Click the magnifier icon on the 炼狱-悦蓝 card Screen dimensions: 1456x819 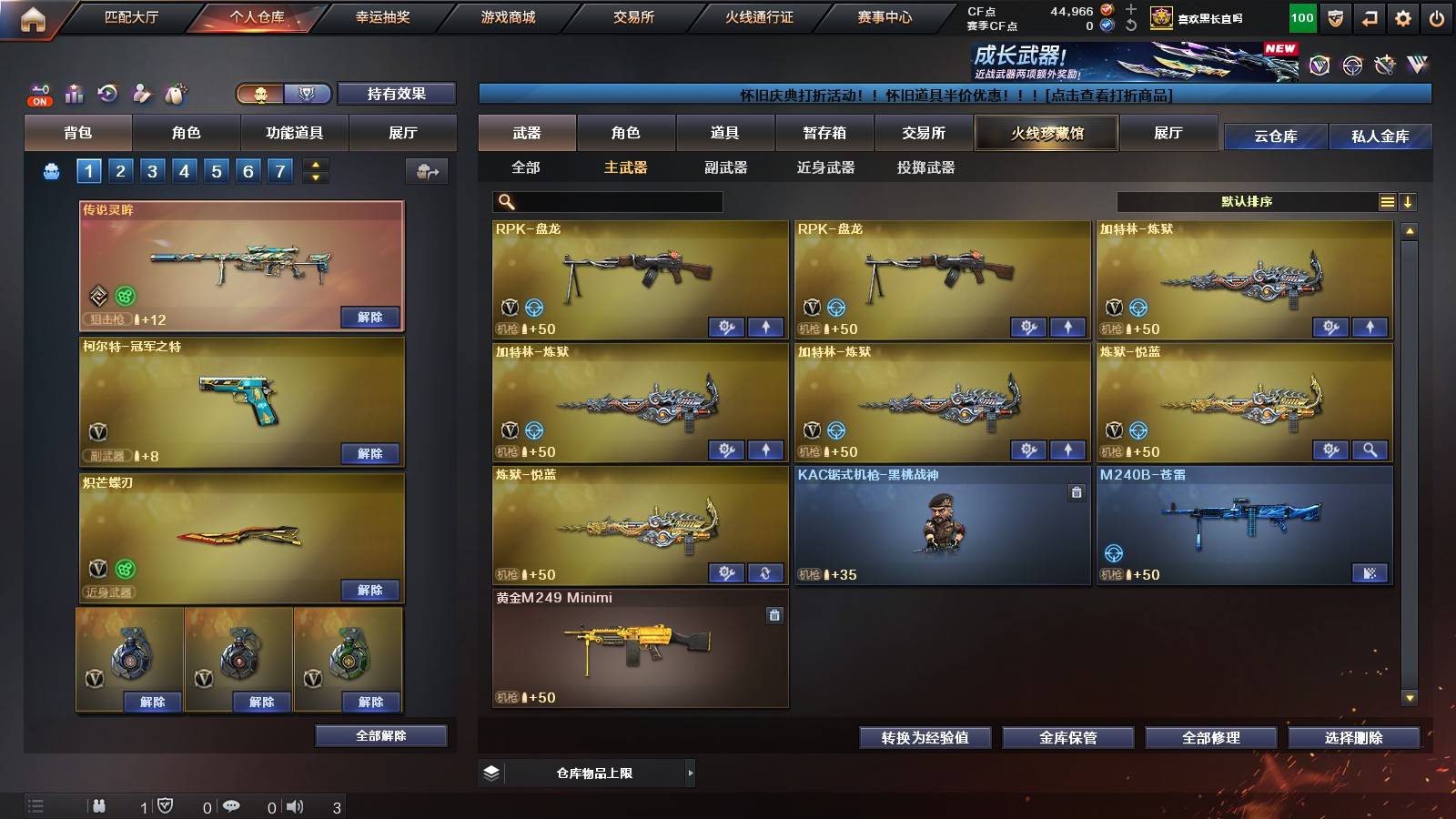(1369, 450)
